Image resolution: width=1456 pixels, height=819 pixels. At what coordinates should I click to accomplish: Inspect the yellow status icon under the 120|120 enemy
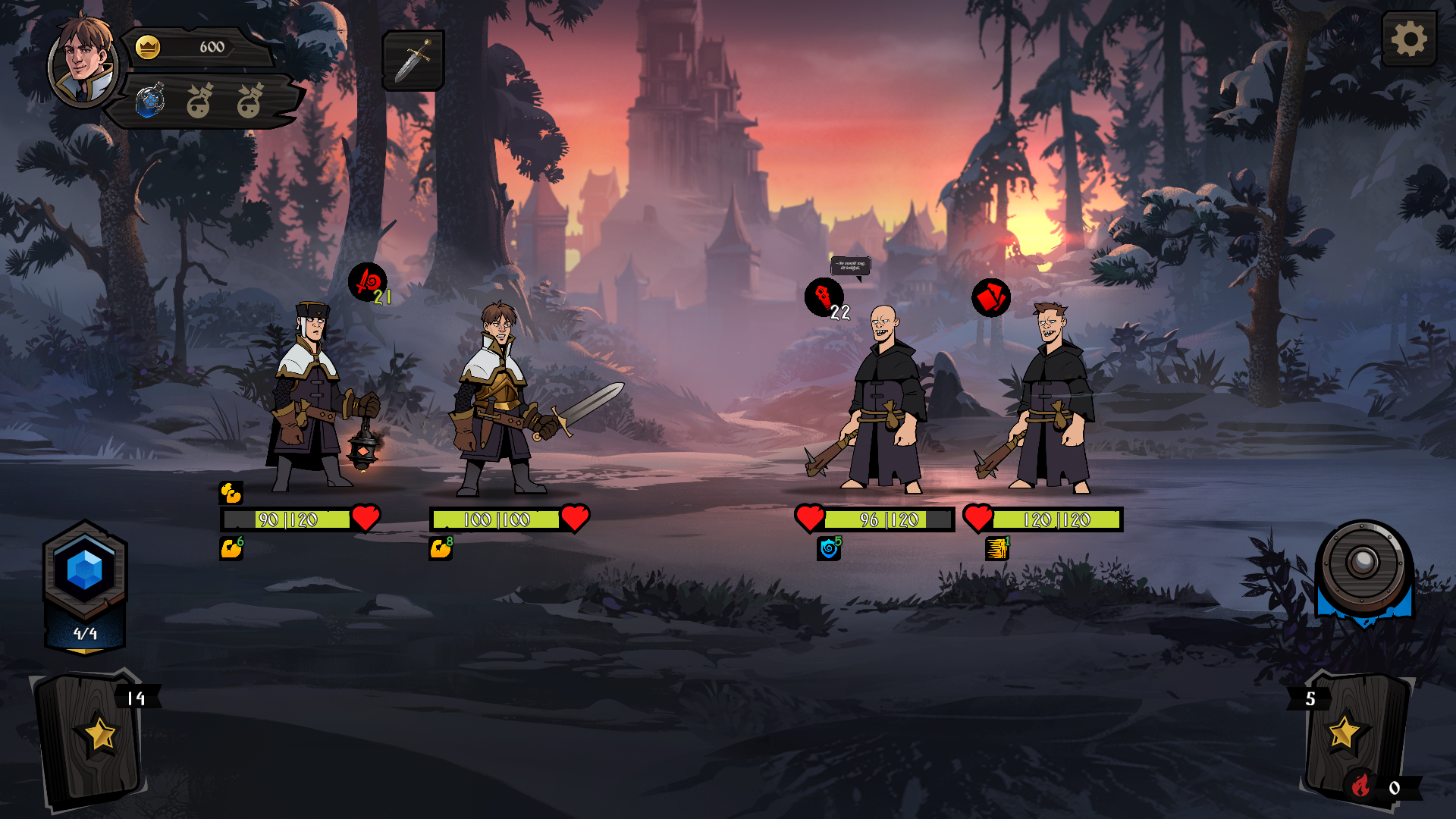(996, 548)
